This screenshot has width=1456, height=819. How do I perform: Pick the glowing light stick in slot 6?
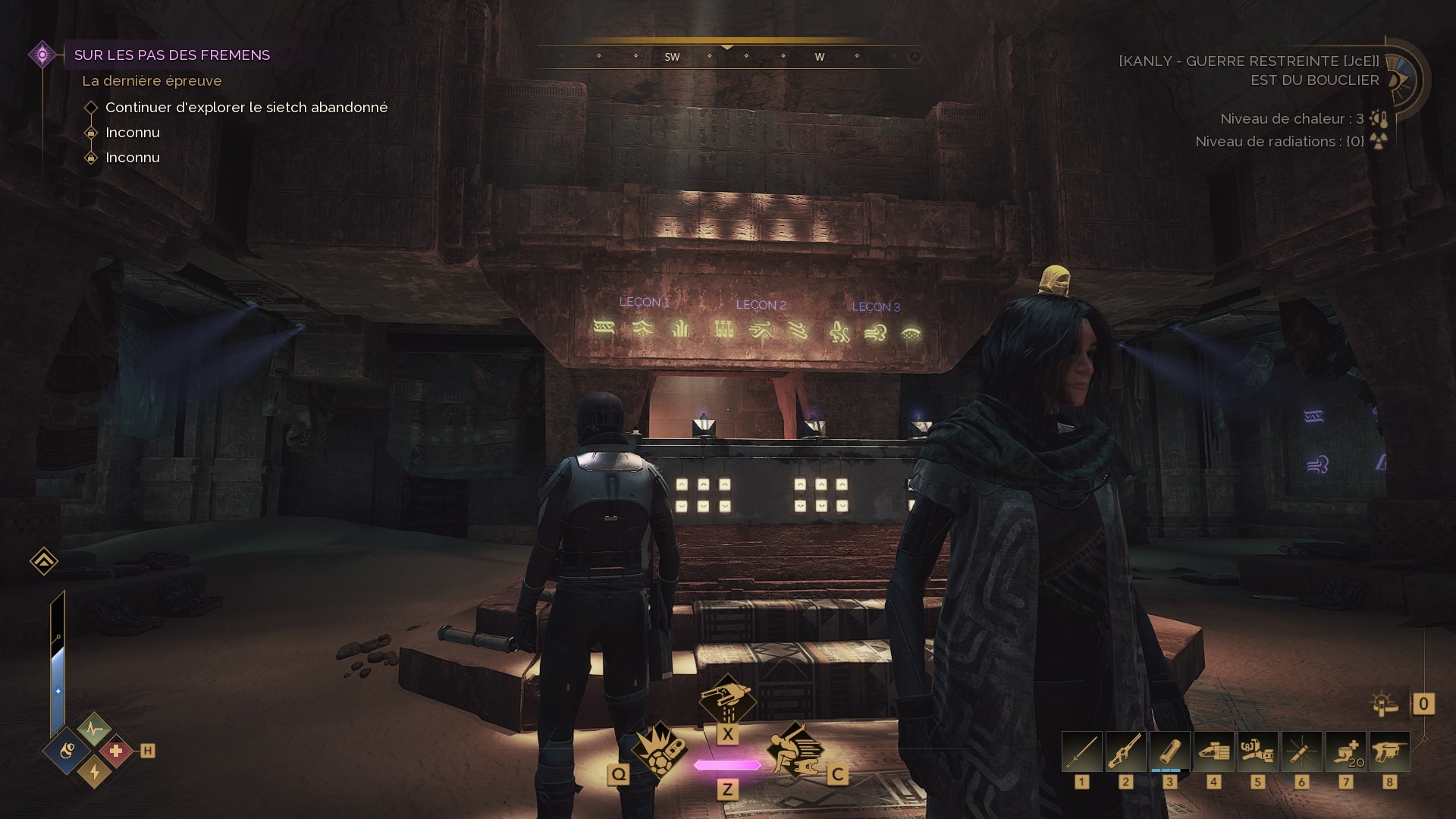(x=1302, y=752)
